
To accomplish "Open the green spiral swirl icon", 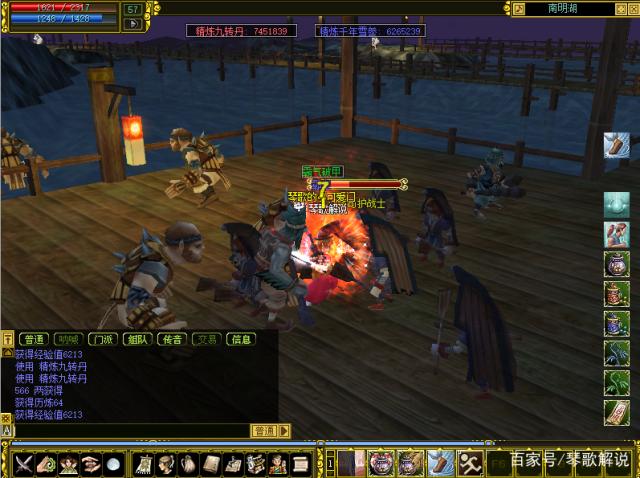I will click(47, 464).
